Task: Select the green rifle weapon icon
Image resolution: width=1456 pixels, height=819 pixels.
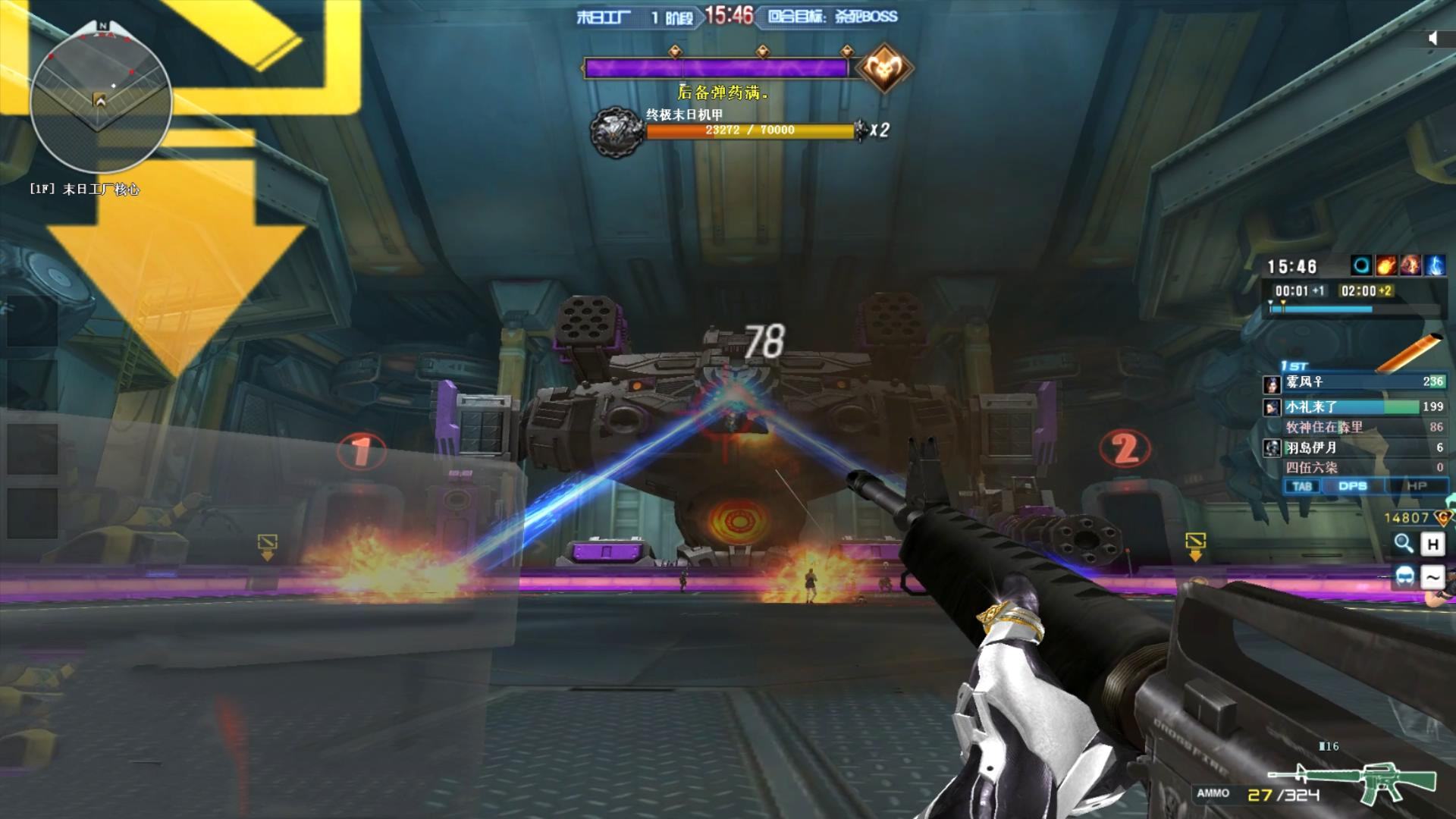Action: 1354,781
